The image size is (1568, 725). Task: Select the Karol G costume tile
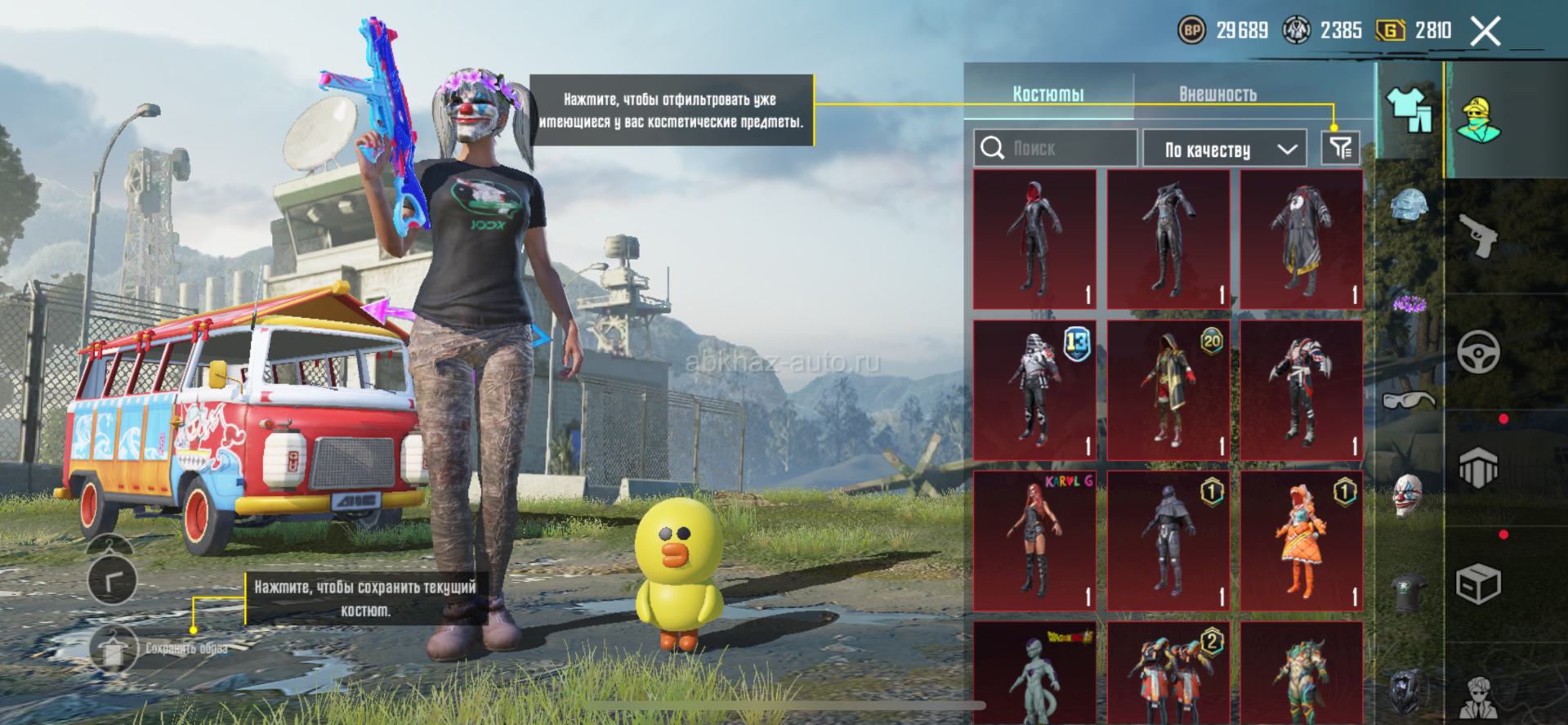click(1034, 540)
